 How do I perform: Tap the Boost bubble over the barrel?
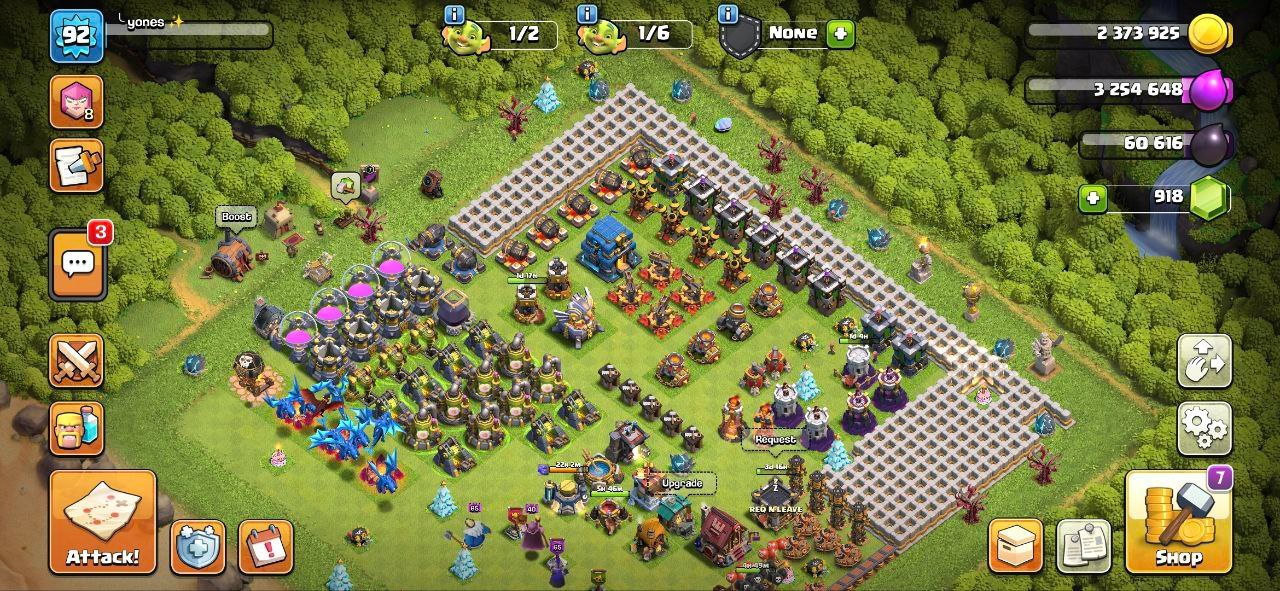[x=236, y=217]
